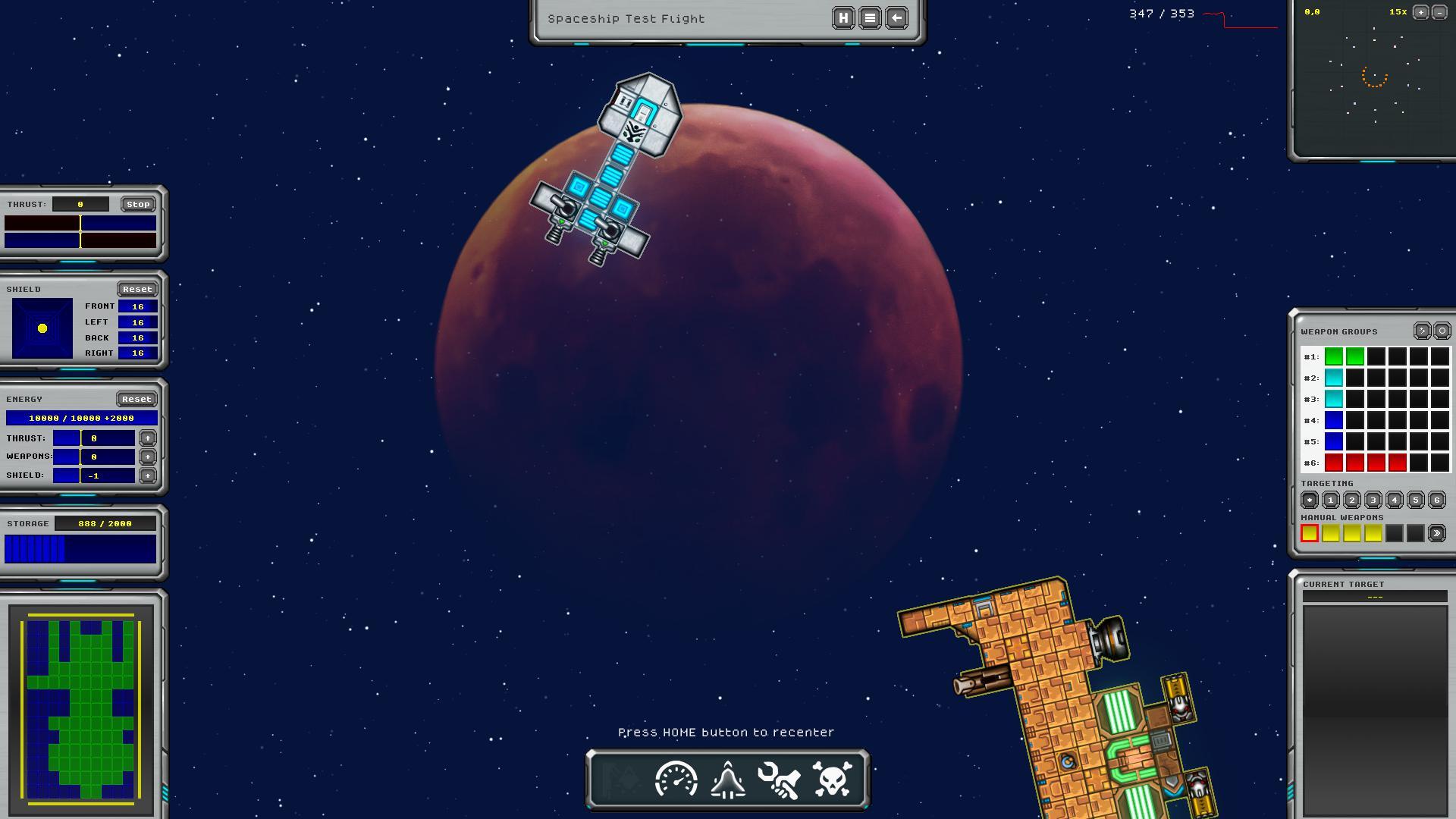Viewport: 1456px width, 819px height.
Task: Open the wrench repair mode icon
Action: (x=780, y=778)
